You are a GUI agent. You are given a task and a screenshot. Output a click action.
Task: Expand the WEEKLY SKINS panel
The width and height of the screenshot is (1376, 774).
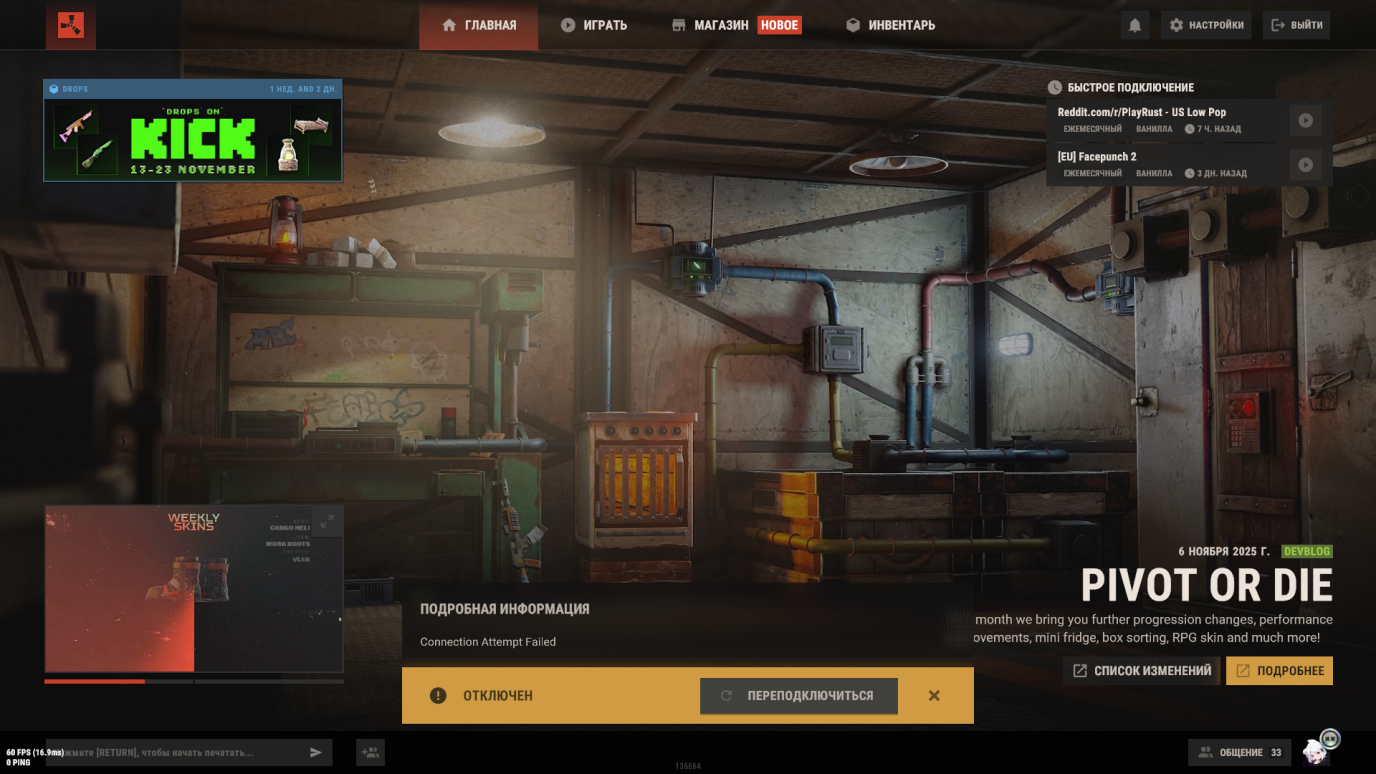pyautogui.click(x=330, y=520)
